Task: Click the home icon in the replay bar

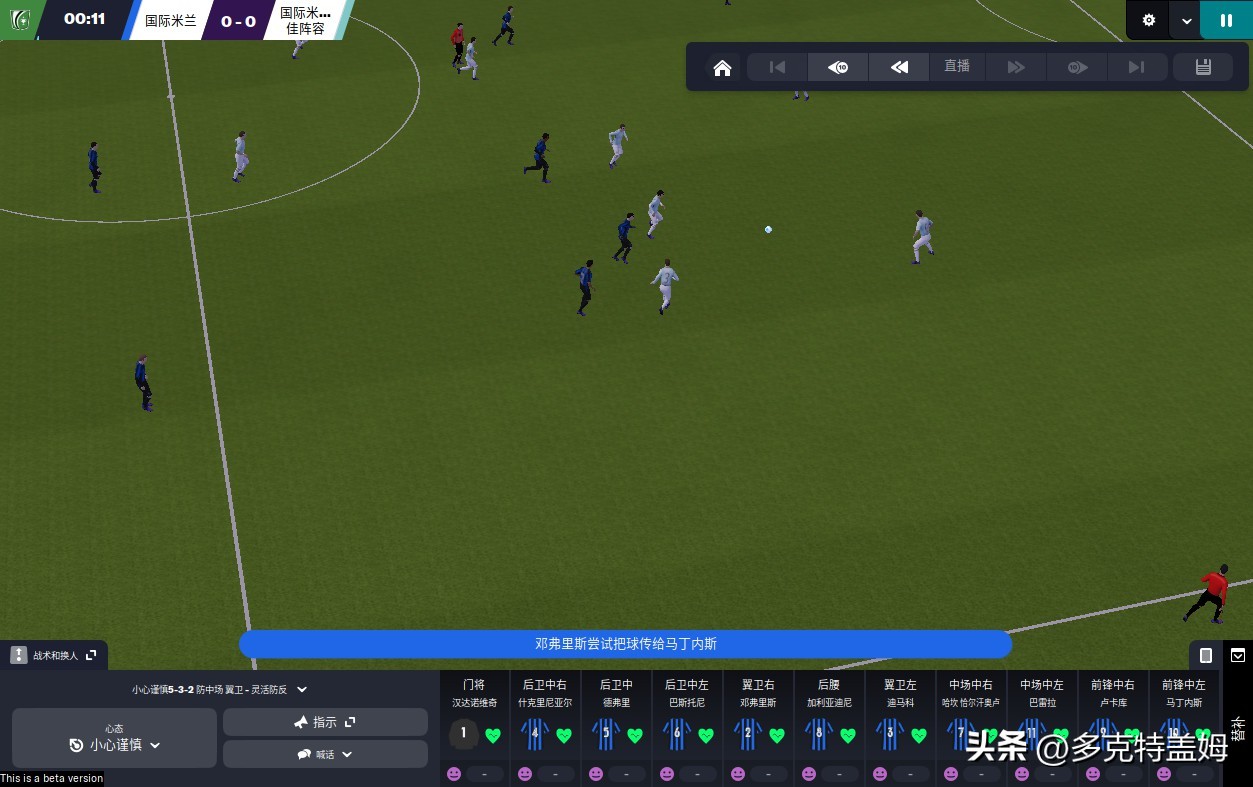Action: [x=722, y=68]
